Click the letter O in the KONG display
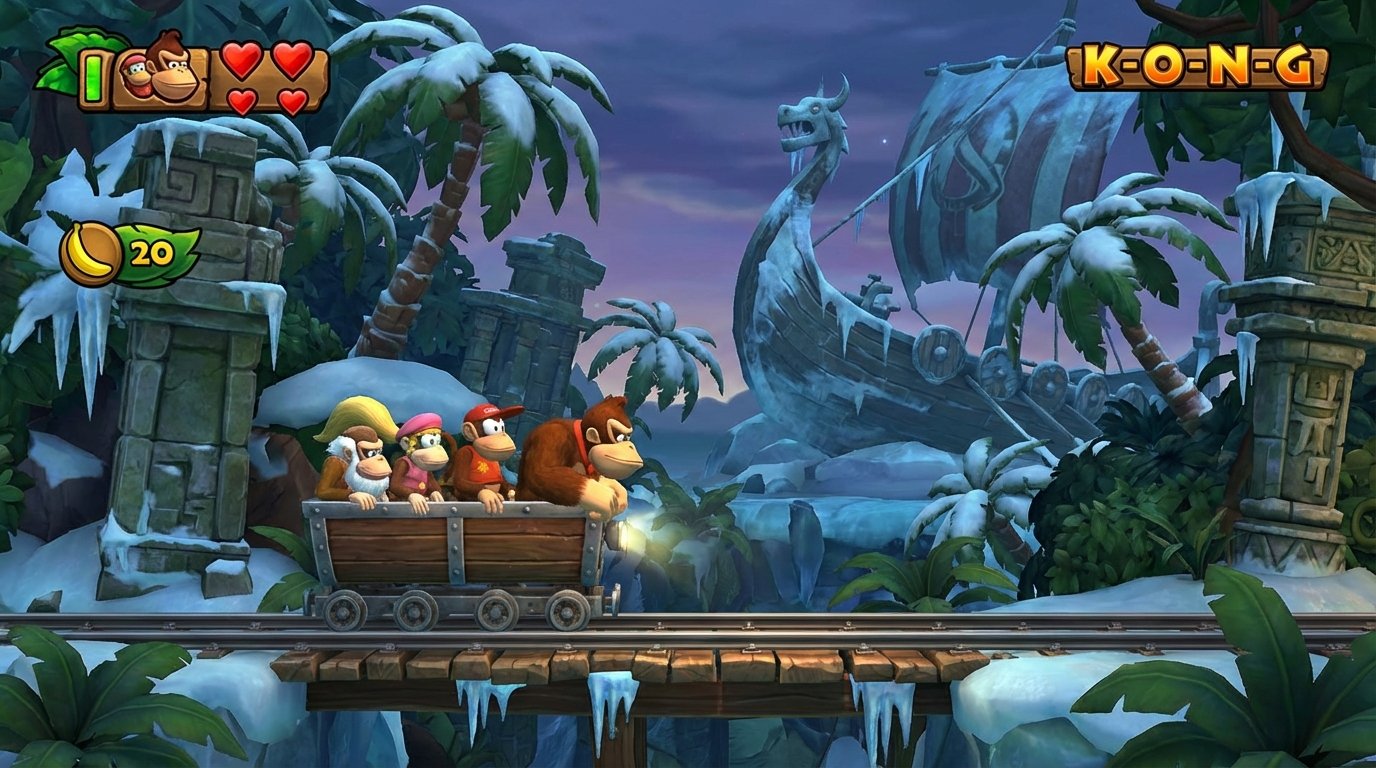Viewport: 1376px width, 768px height. click(x=1165, y=64)
